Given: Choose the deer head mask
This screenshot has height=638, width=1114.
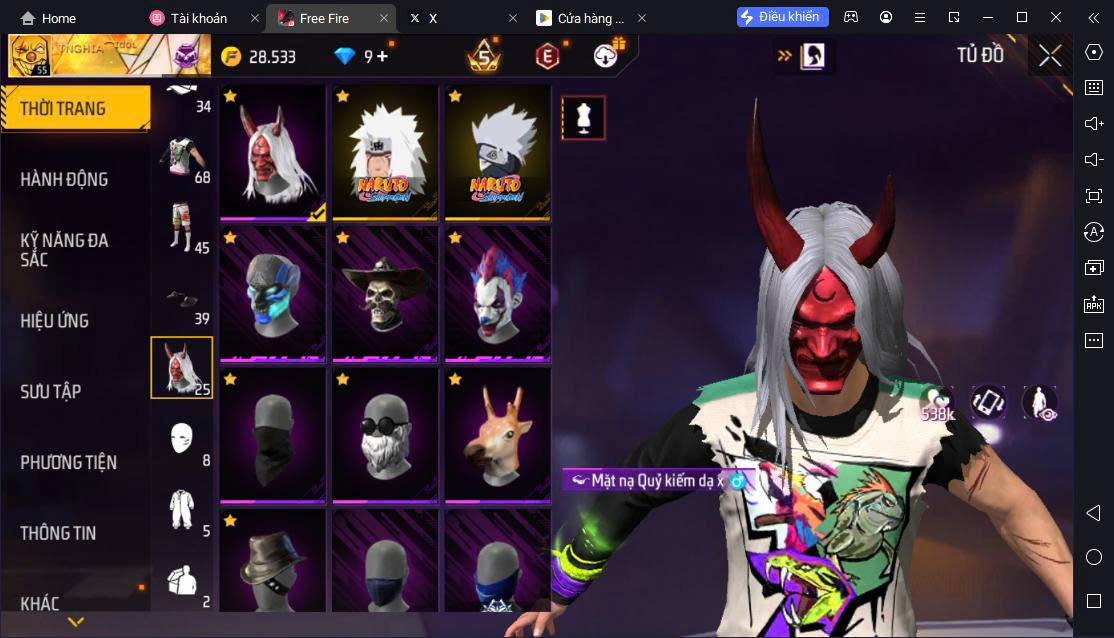Looking at the screenshot, I should click(497, 435).
